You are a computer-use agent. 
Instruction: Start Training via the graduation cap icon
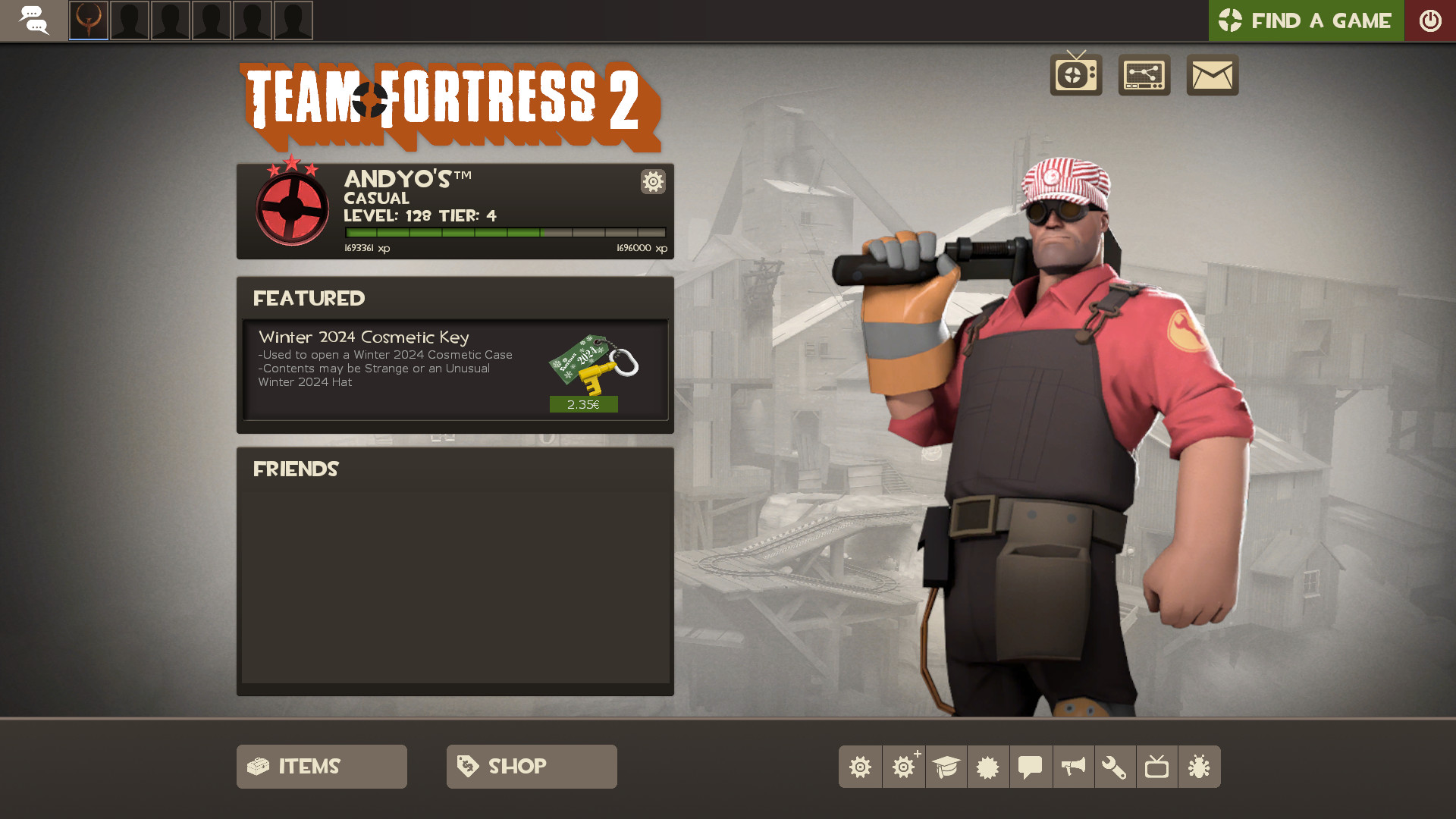coord(946,767)
